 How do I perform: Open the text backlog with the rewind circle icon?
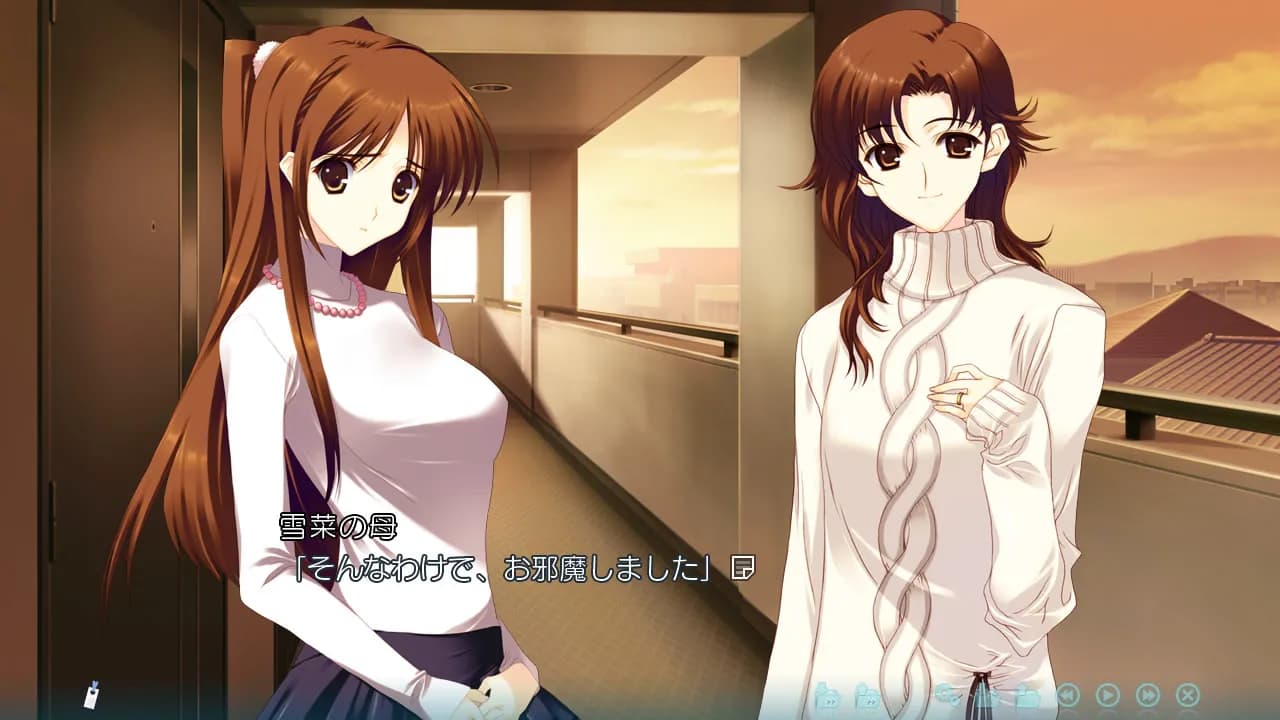point(1067,694)
